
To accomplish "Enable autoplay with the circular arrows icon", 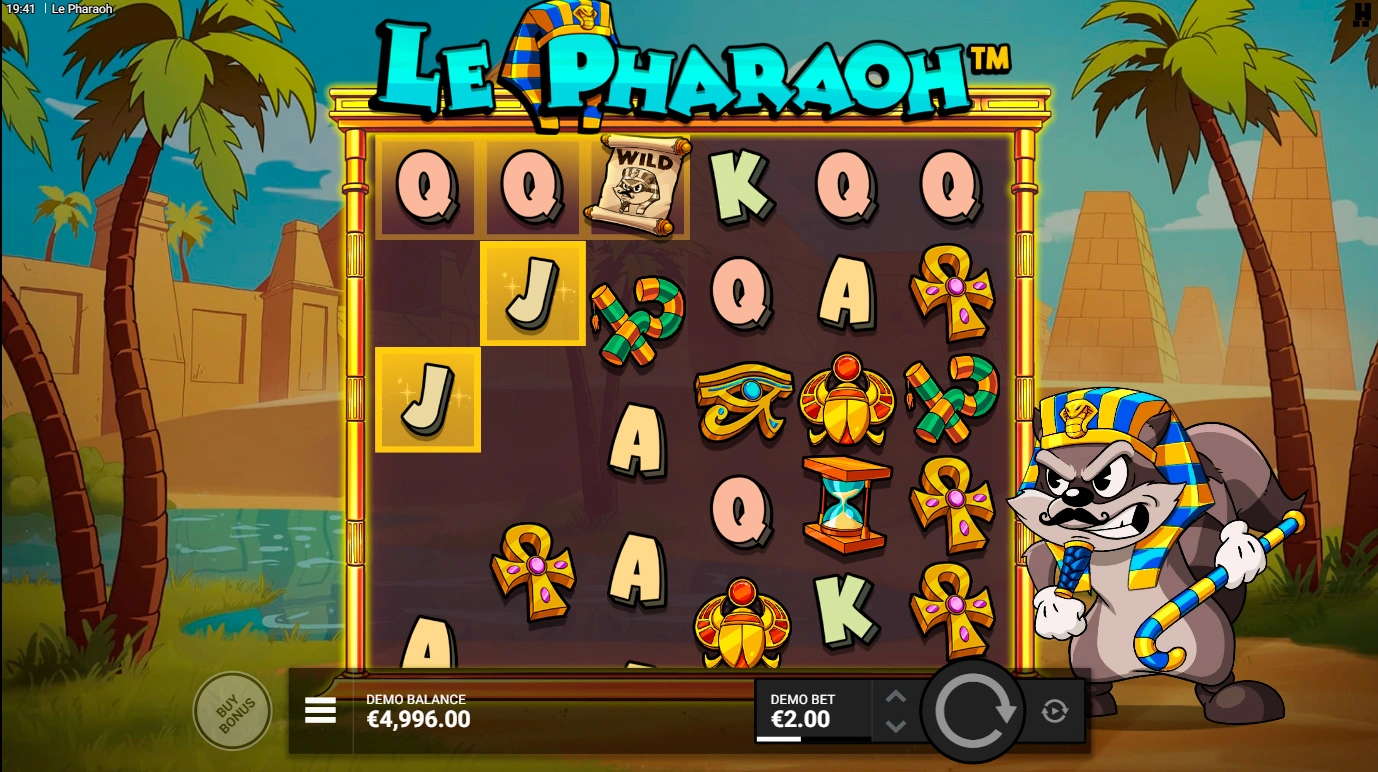I will 1054,710.
